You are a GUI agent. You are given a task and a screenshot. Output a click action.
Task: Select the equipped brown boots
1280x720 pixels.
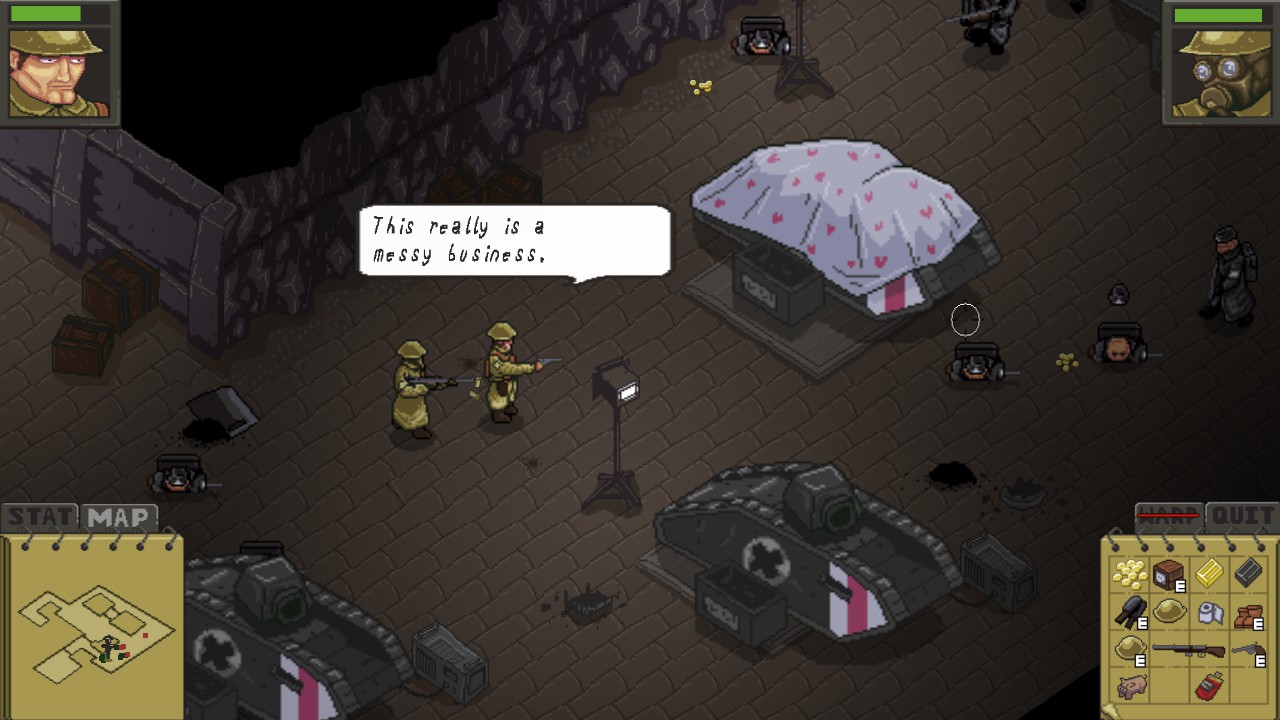click(x=1248, y=614)
